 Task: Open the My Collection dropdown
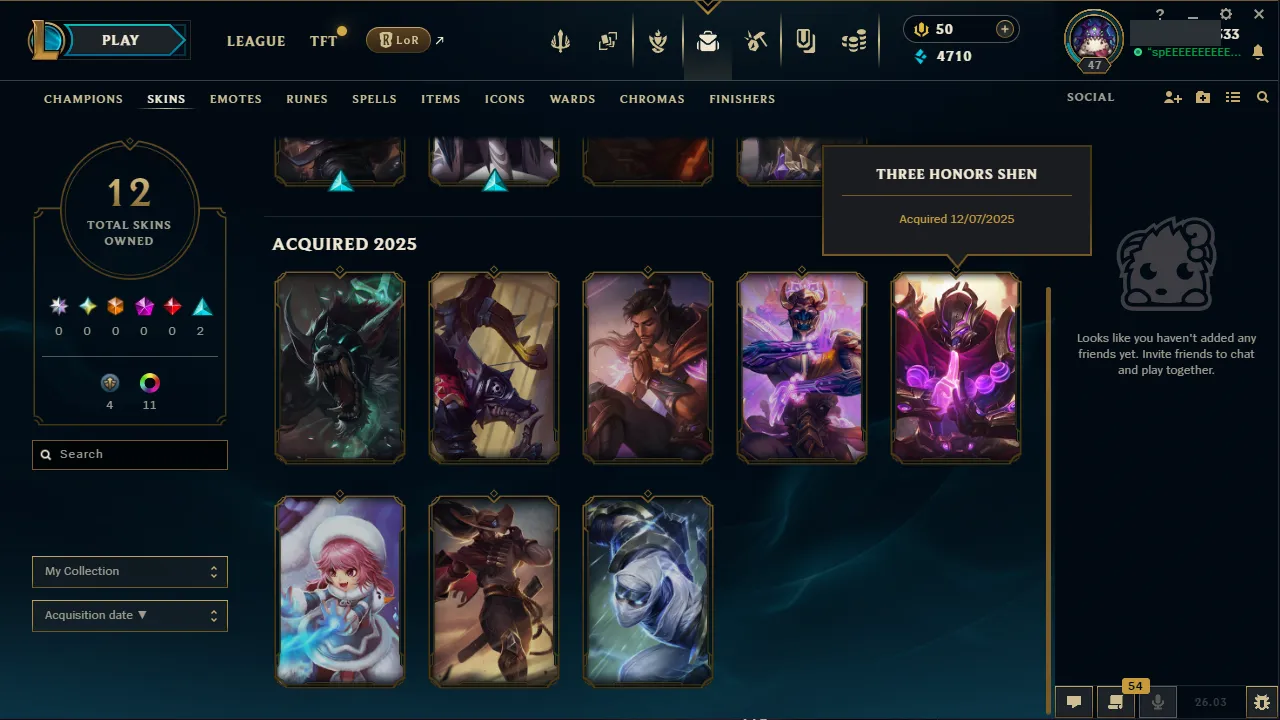(129, 572)
